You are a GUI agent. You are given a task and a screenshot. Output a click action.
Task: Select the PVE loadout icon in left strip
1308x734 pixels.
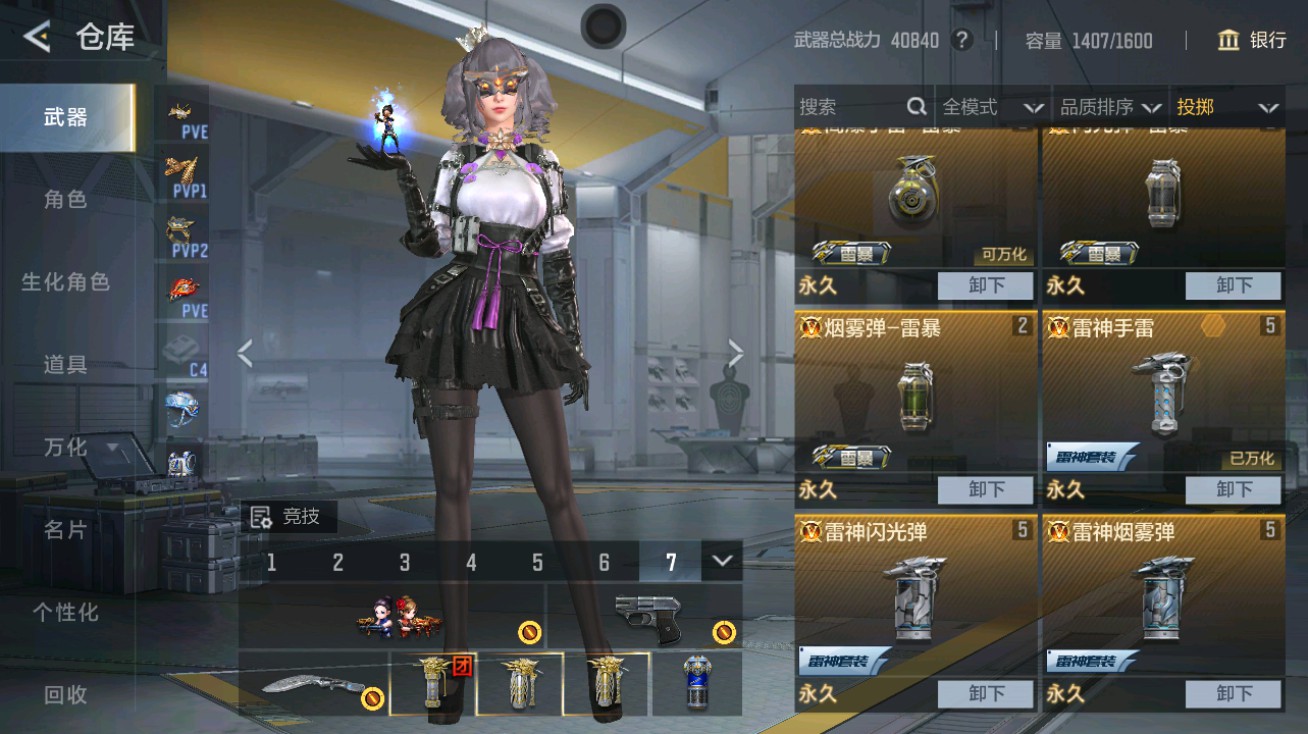183,117
